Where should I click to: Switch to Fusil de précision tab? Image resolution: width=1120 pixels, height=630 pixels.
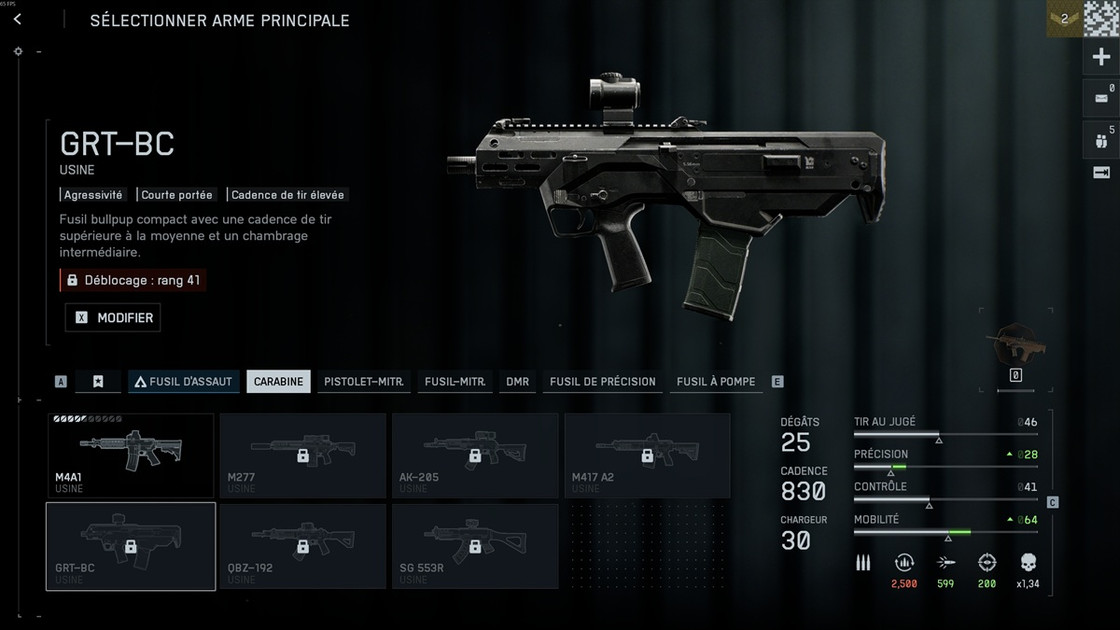(x=602, y=382)
